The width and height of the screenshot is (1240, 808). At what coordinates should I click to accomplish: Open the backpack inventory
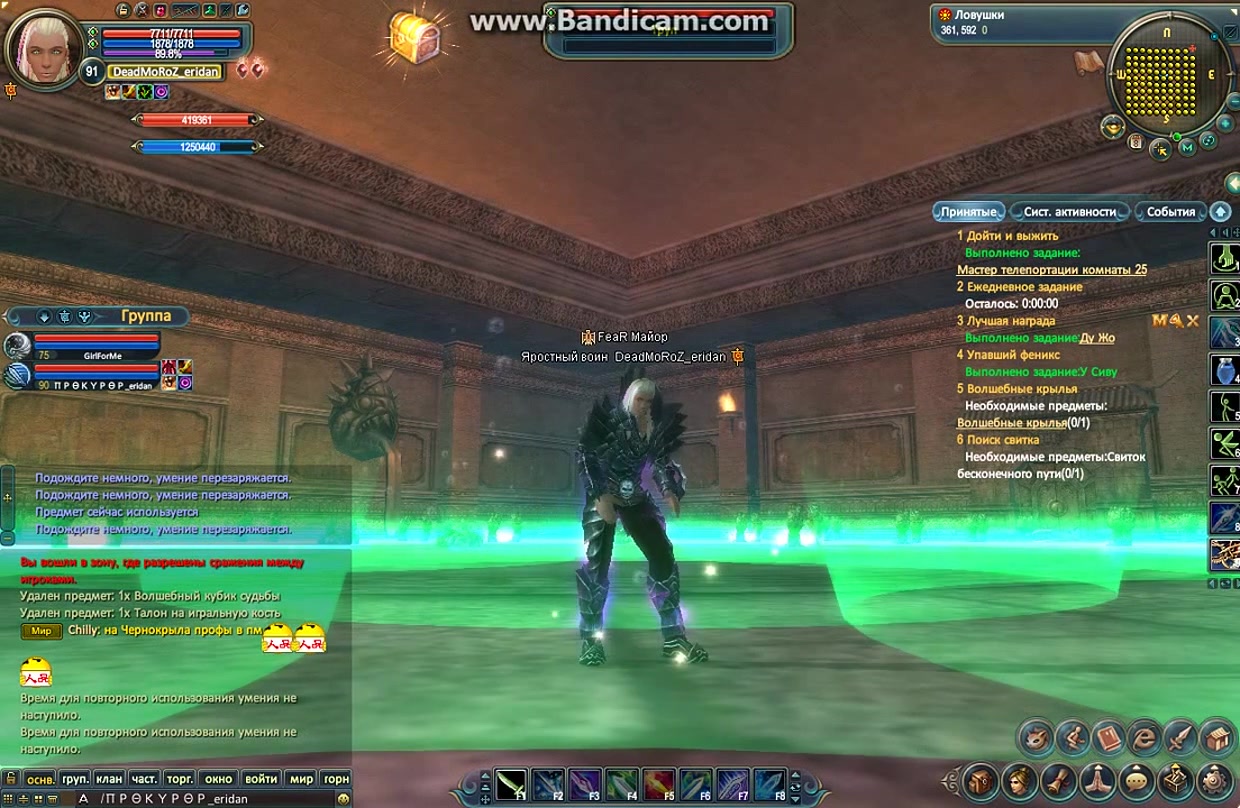coord(981,779)
